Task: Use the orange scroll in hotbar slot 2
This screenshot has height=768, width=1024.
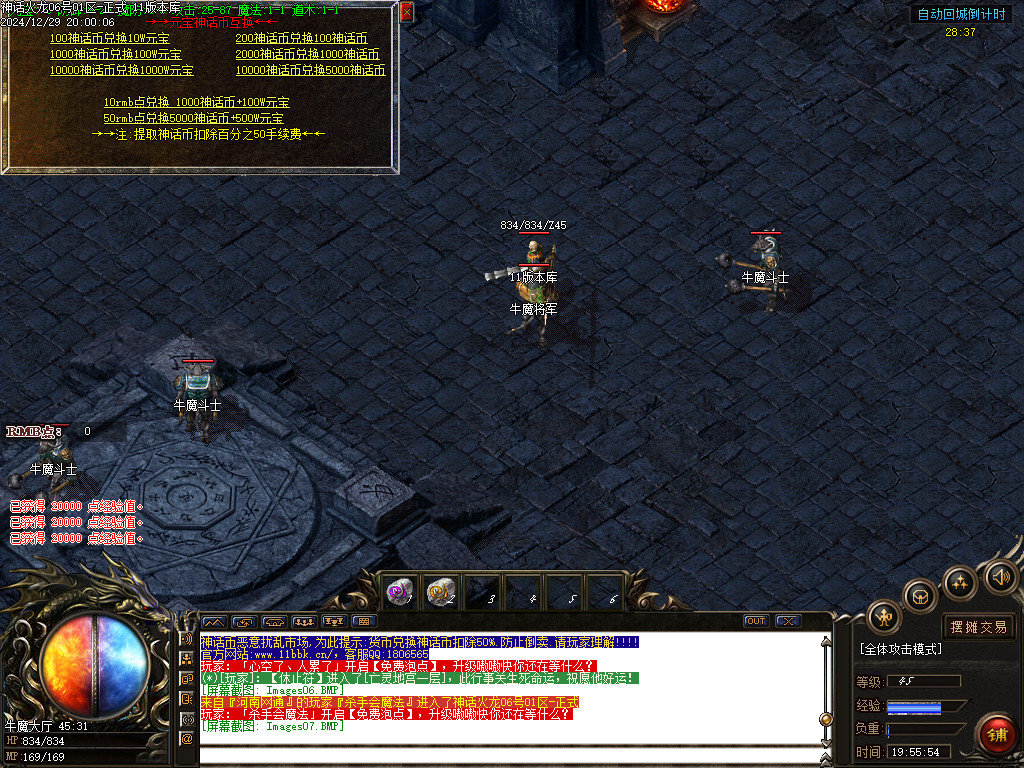Action: [441, 591]
